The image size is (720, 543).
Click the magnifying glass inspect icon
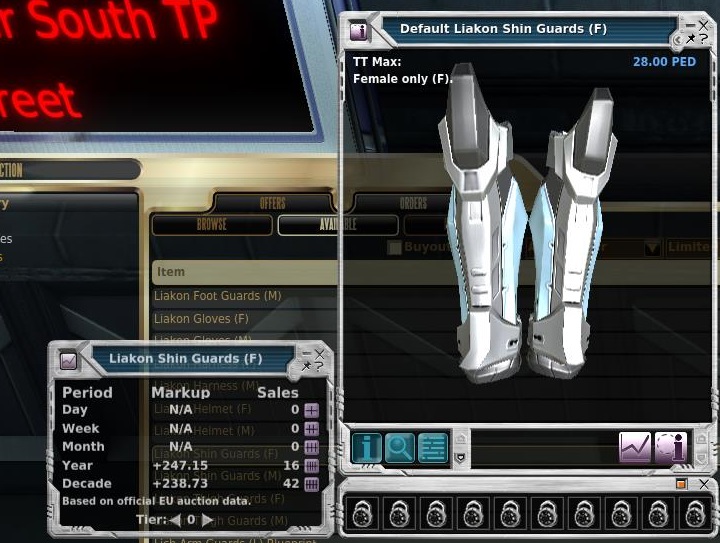point(399,447)
